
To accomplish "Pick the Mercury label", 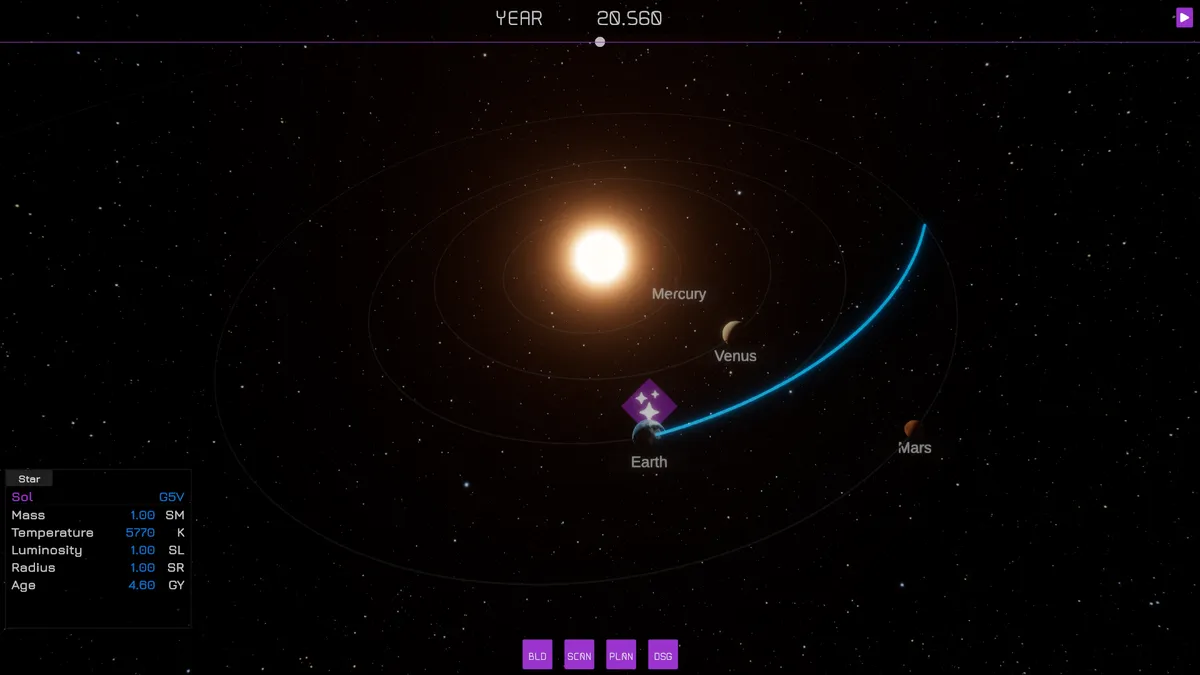I will [679, 294].
